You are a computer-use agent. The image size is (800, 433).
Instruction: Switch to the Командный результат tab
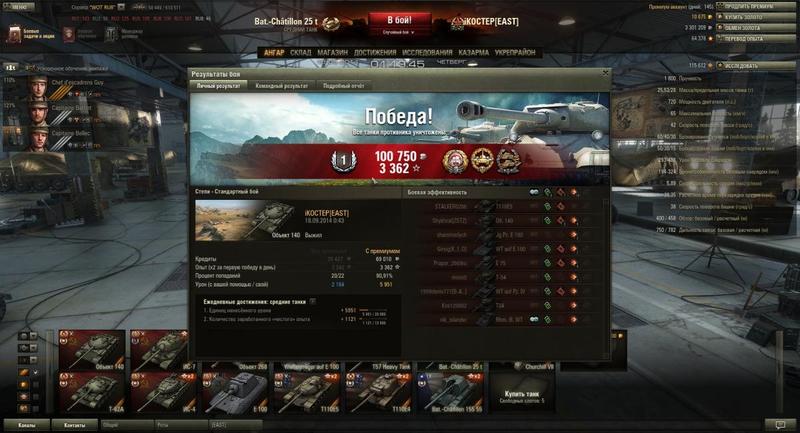tap(280, 86)
